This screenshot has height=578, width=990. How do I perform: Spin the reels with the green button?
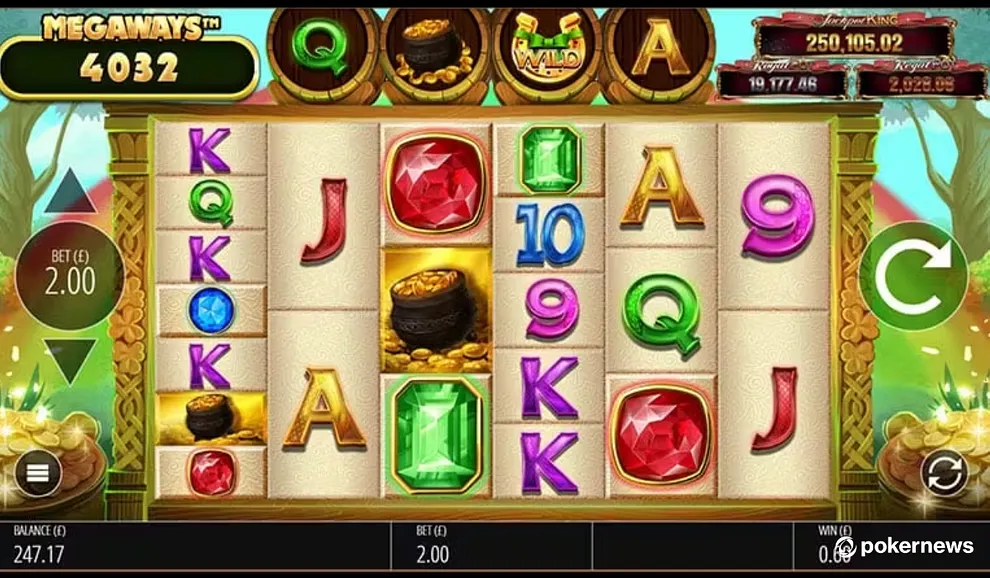coord(912,276)
